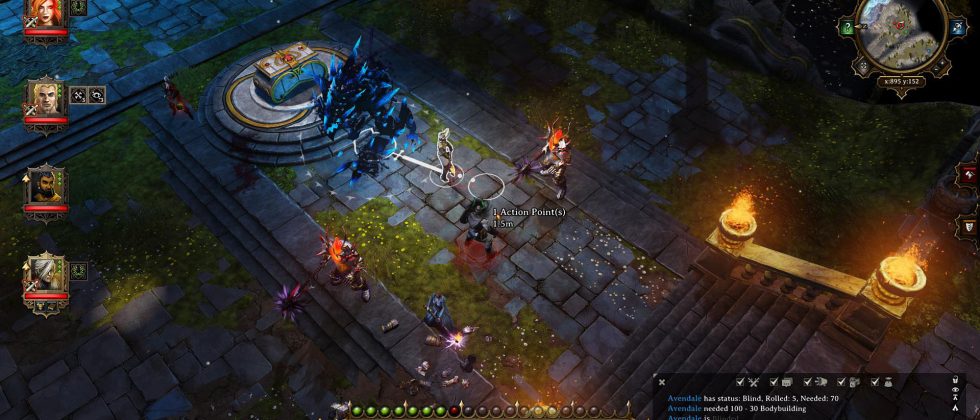Select the white-haired character party portrait
Screen dimensions: 980x420
tap(46, 273)
